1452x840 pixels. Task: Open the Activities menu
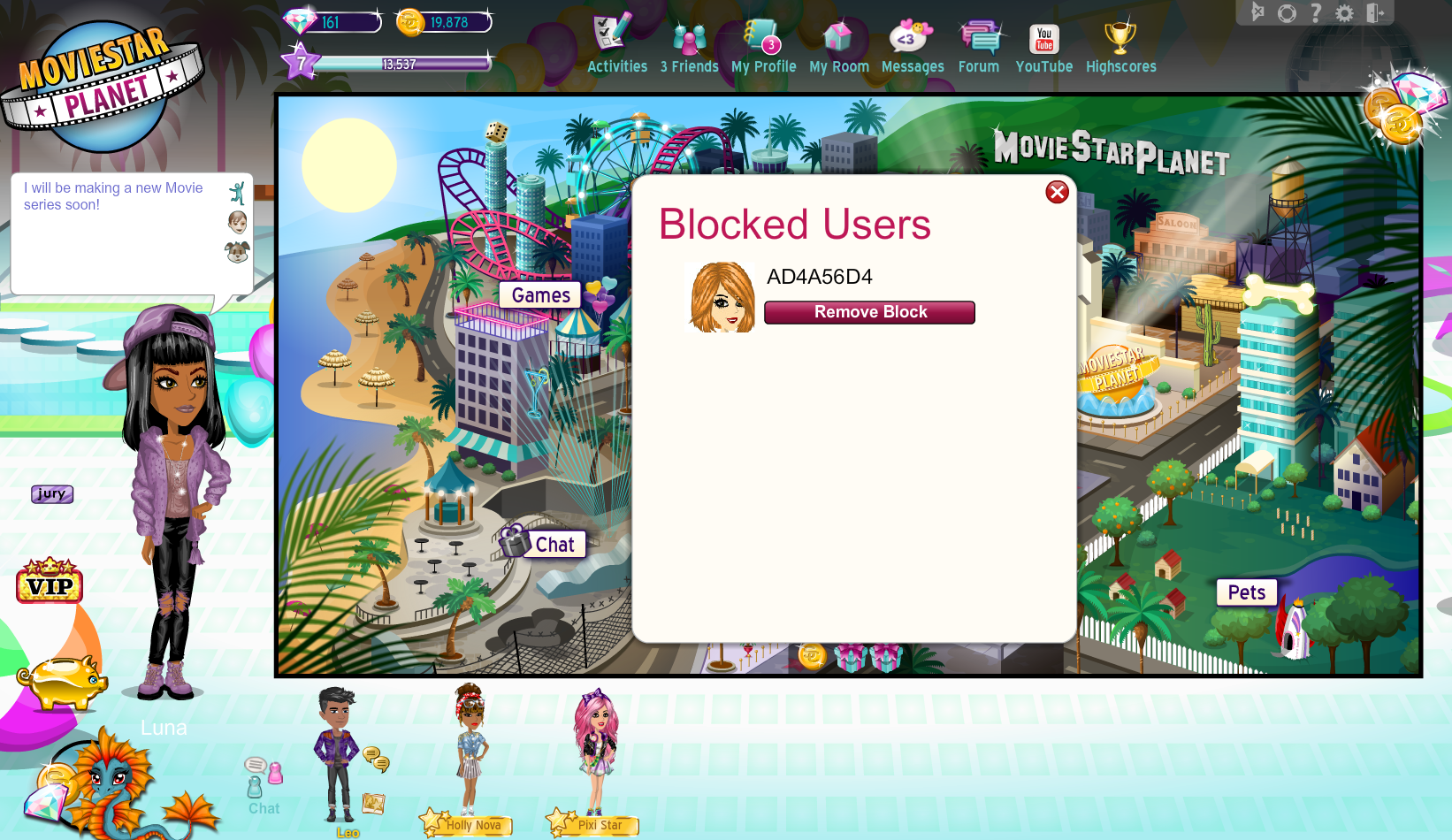pyautogui.click(x=616, y=44)
